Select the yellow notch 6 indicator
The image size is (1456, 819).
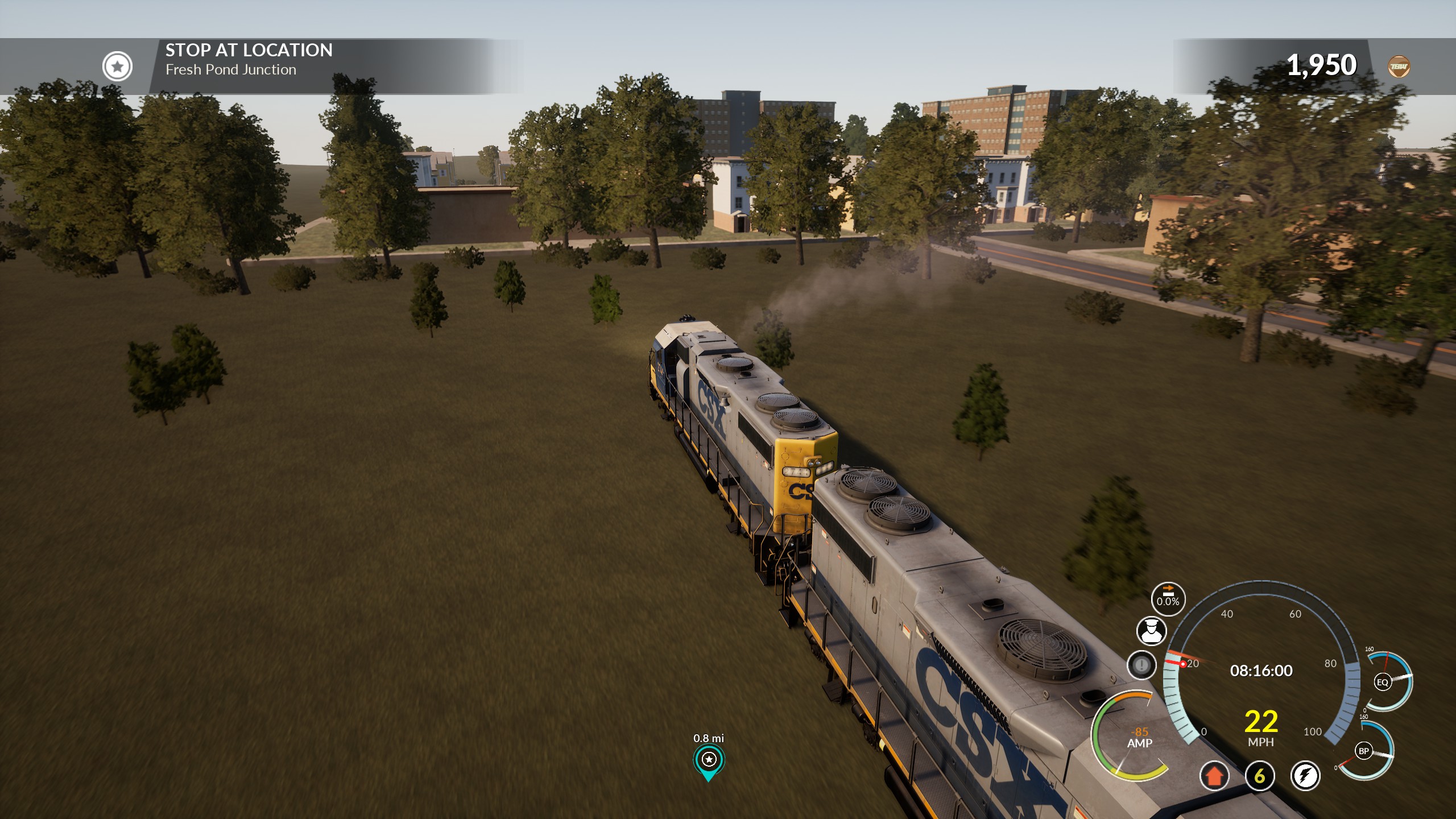coord(1260,776)
